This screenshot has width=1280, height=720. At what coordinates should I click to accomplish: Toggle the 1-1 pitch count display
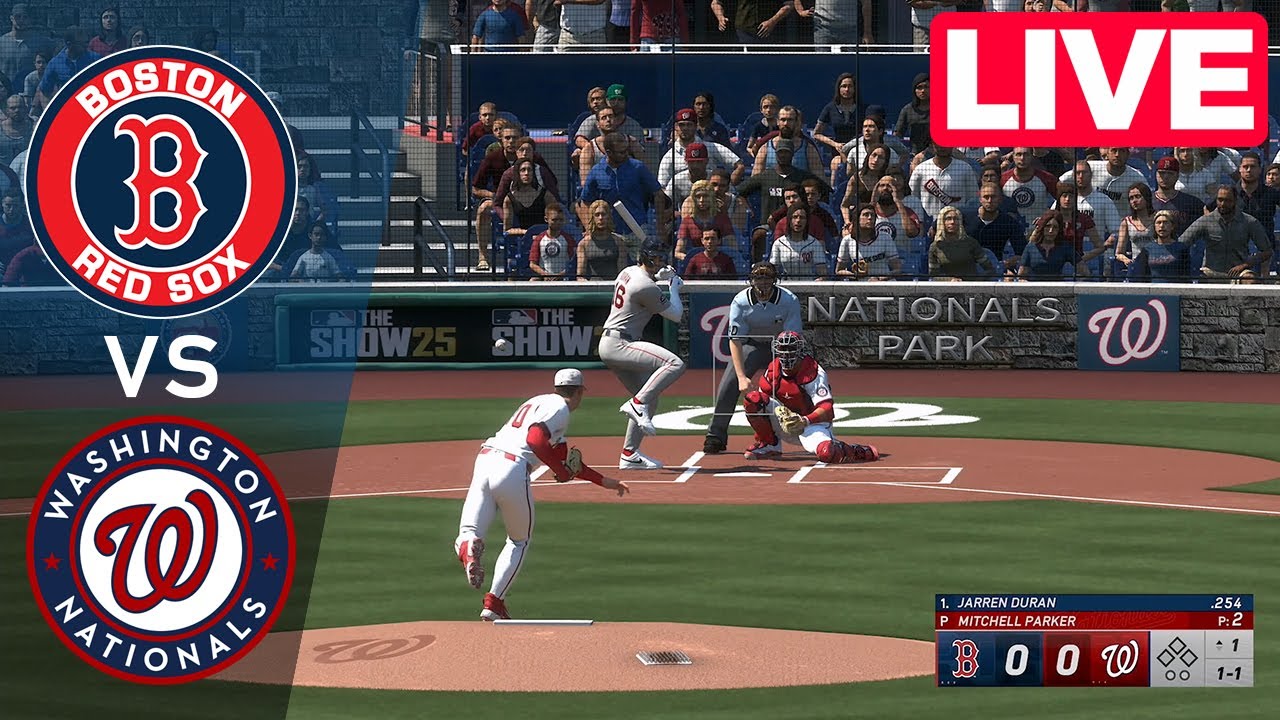pyautogui.click(x=1228, y=671)
